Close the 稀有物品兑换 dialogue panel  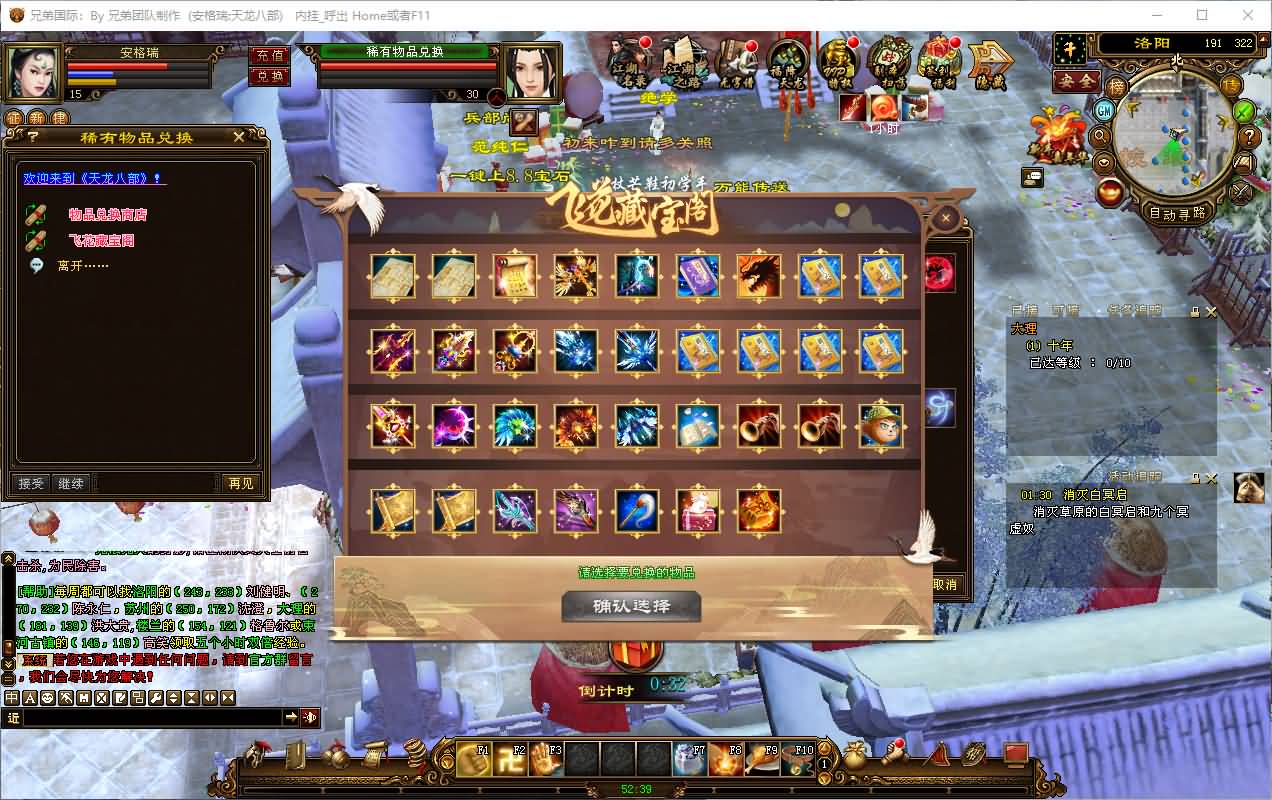[238, 137]
